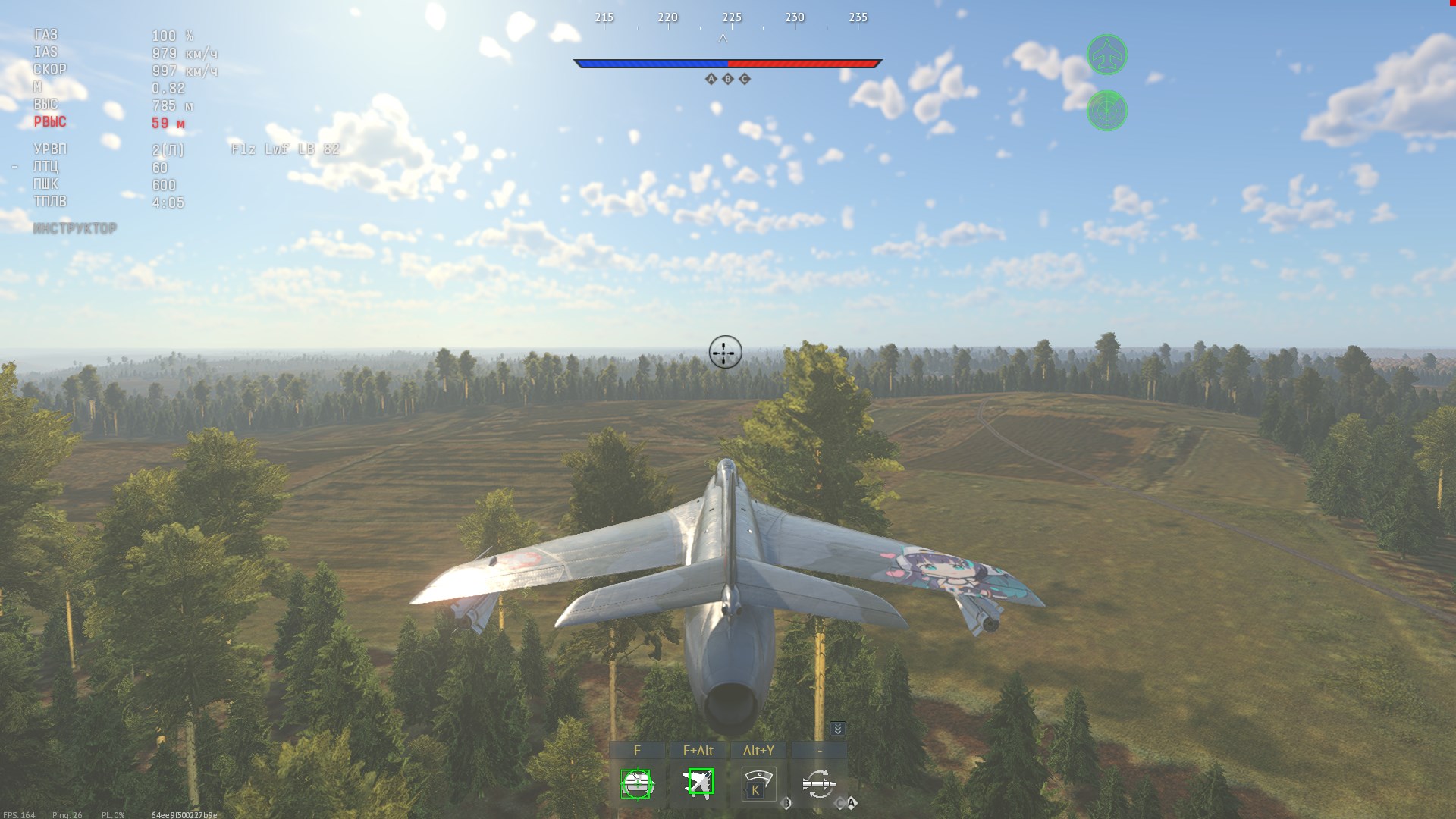Select the aircraft target lock icon

point(698,783)
